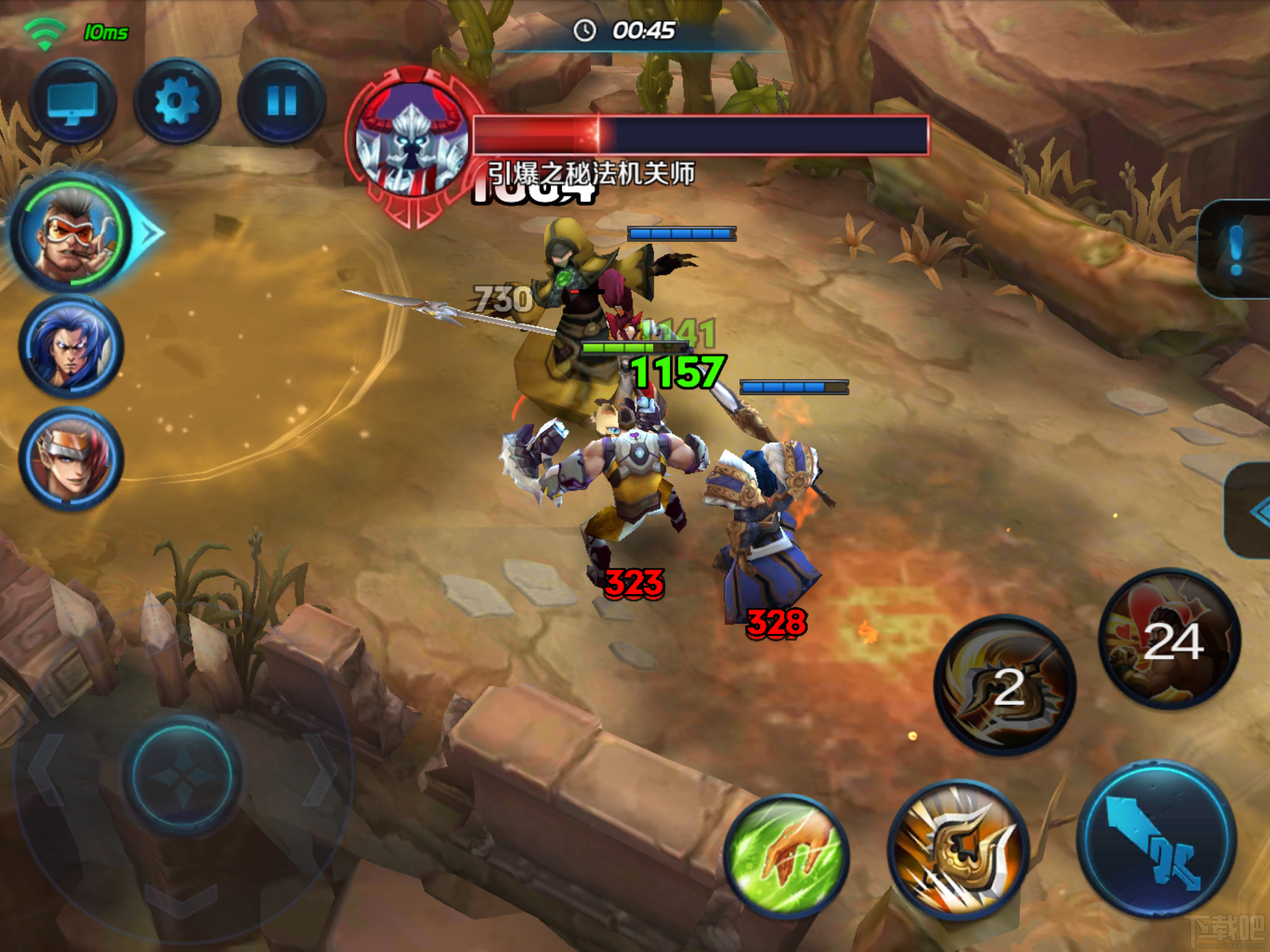1270x952 pixels.
Task: Expand the side panel arrow tab
Action: [1253, 511]
